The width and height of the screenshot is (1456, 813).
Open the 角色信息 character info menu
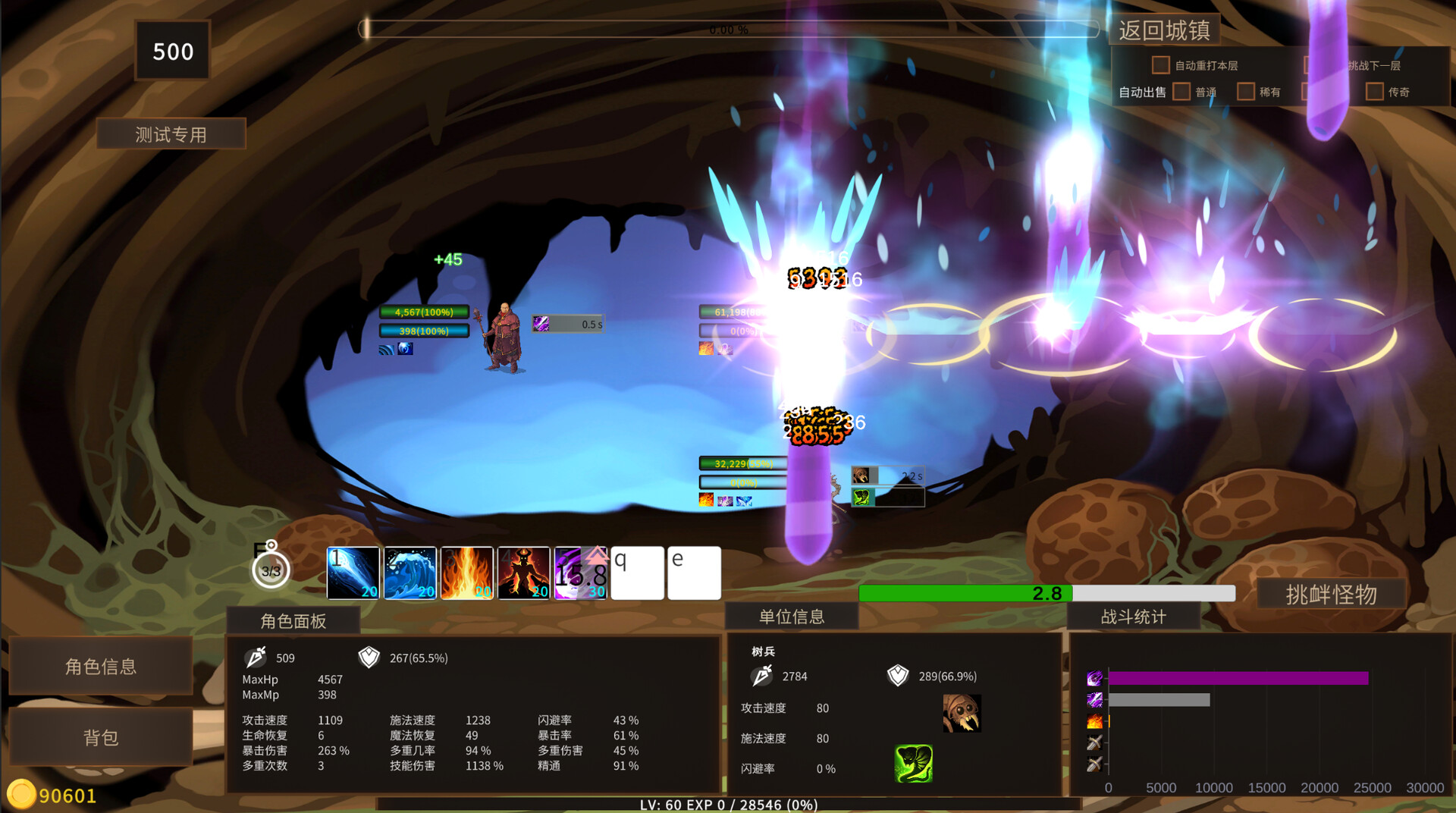[101, 666]
